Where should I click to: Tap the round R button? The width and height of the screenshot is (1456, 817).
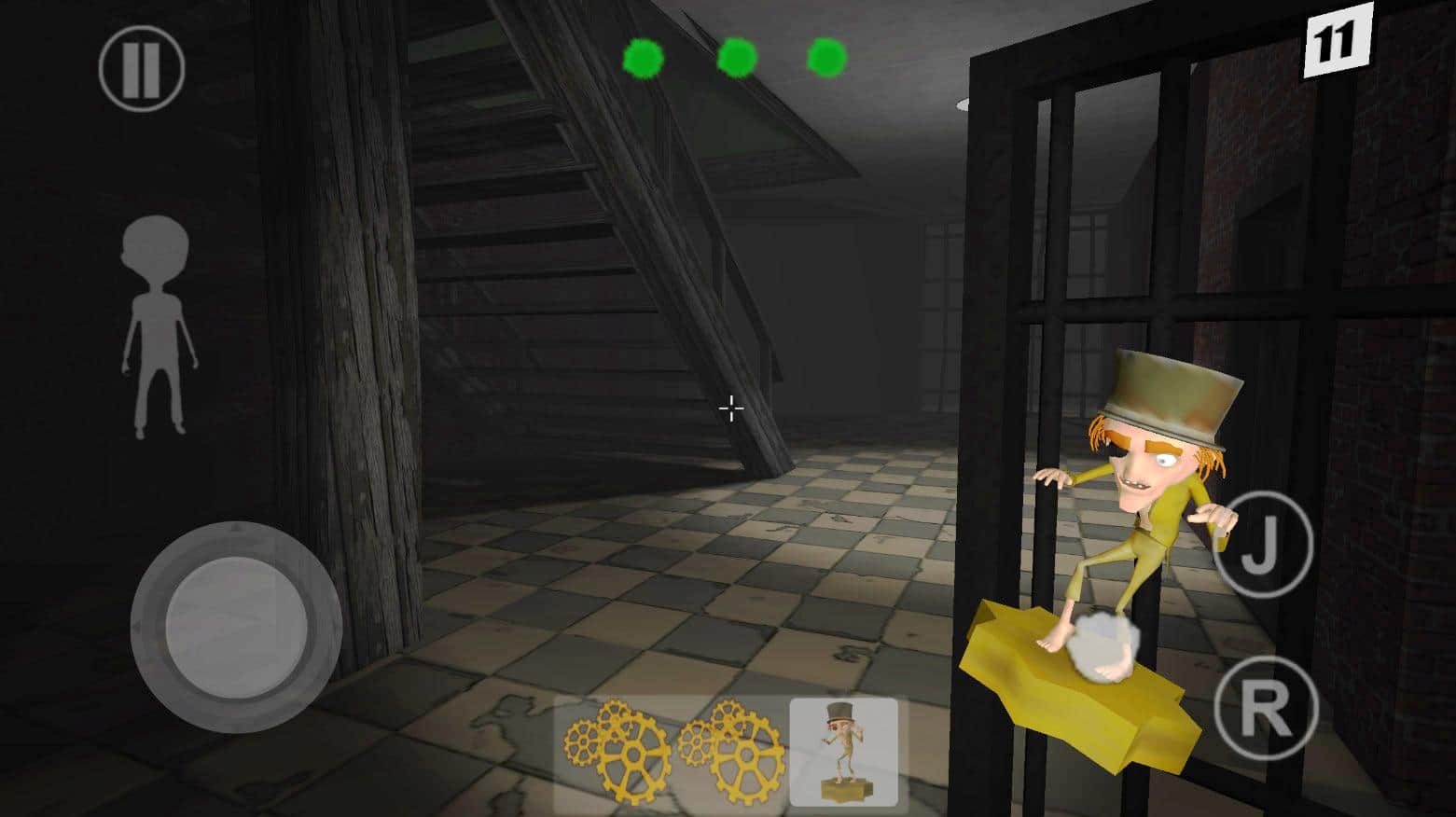point(1266,708)
